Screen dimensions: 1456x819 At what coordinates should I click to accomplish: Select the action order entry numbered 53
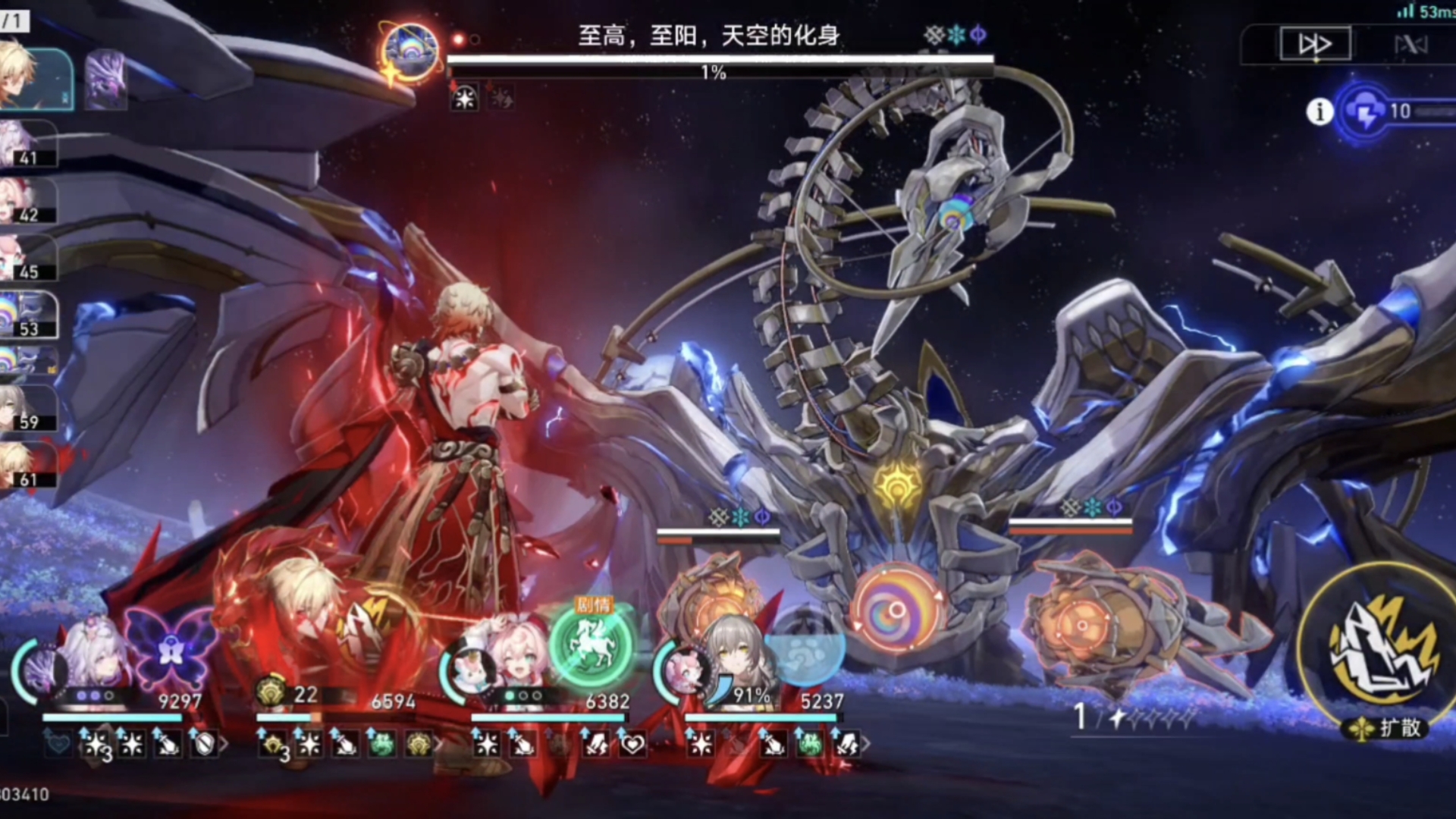pos(27,315)
